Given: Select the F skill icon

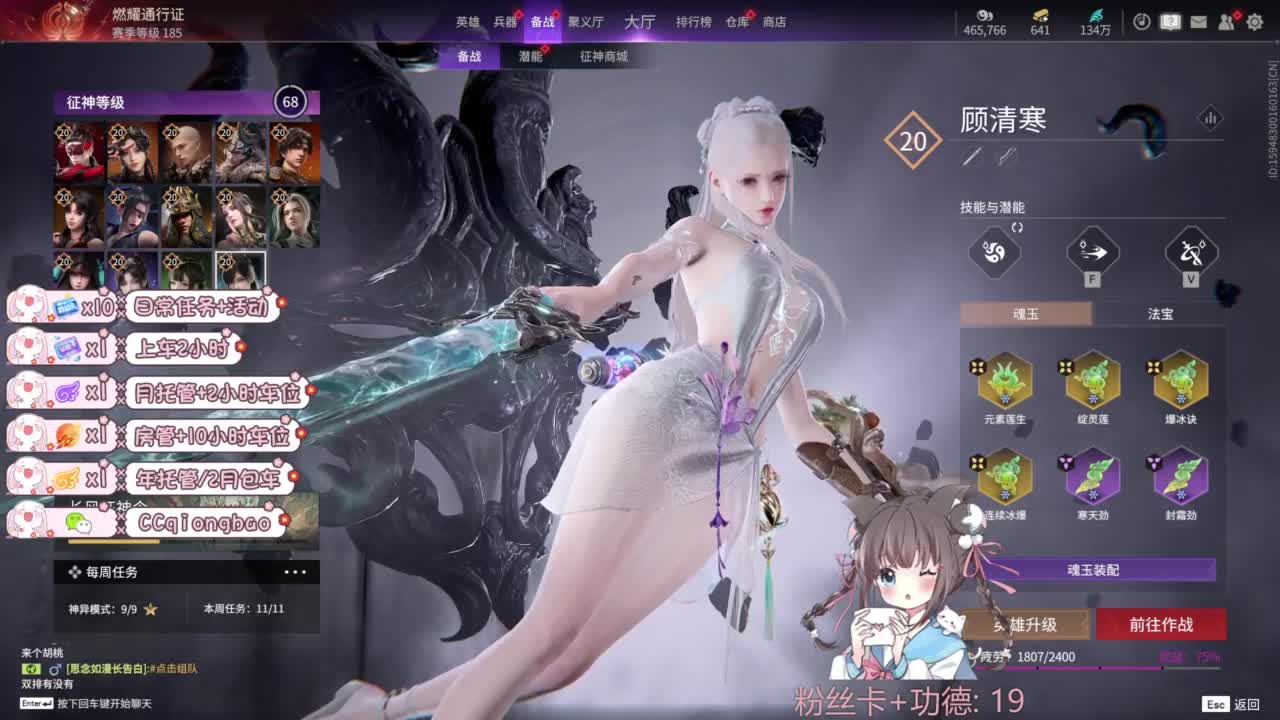Looking at the screenshot, I should [x=1090, y=255].
